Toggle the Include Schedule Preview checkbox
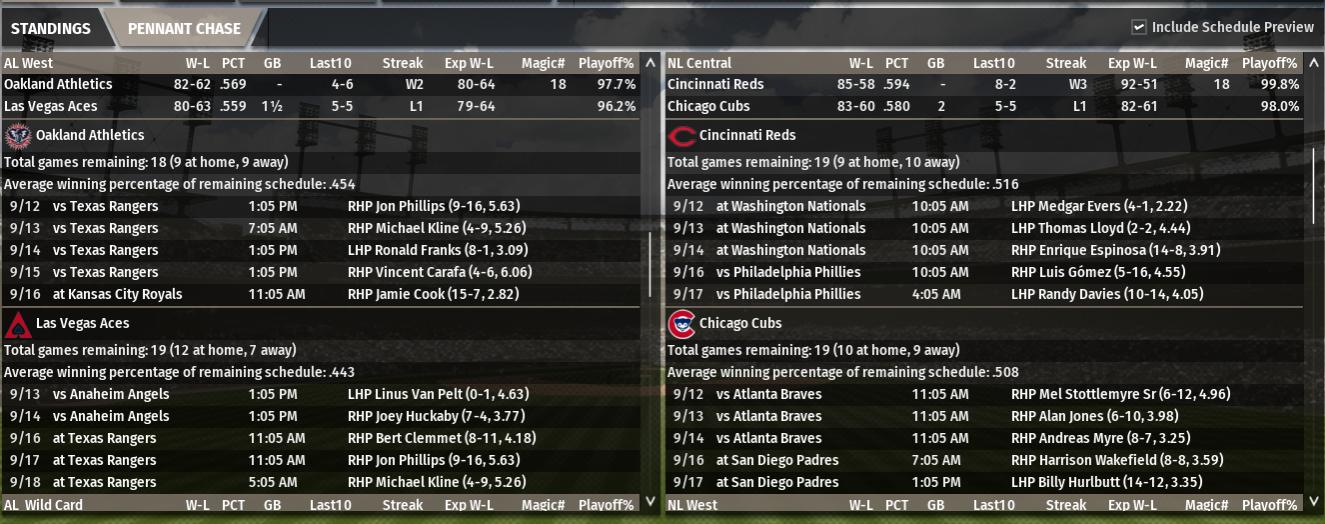The image size is (1325, 524). click(x=1139, y=27)
